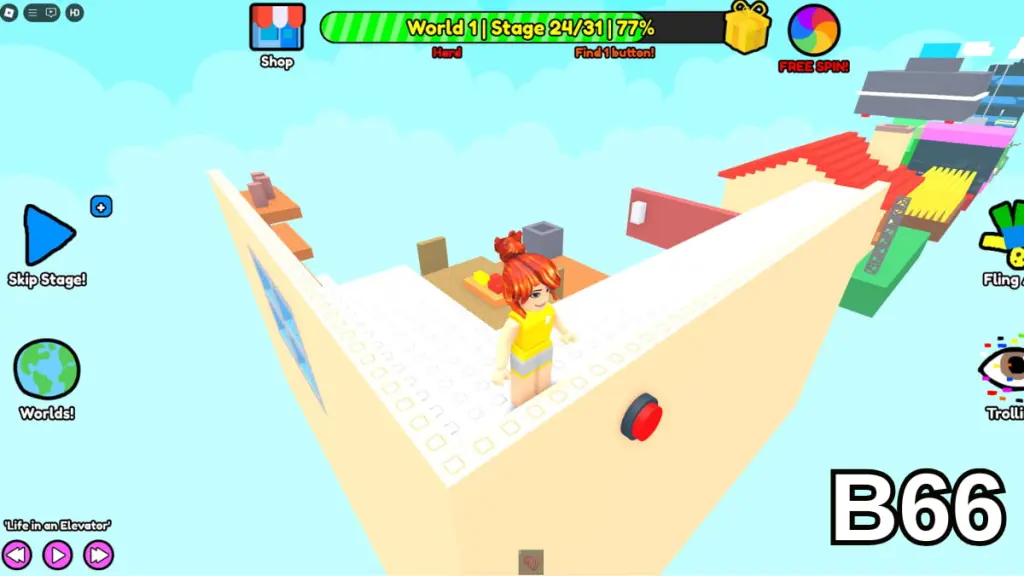Image resolution: width=1024 pixels, height=576 pixels.
Task: Open the Free Spin wheel
Action: click(x=813, y=31)
